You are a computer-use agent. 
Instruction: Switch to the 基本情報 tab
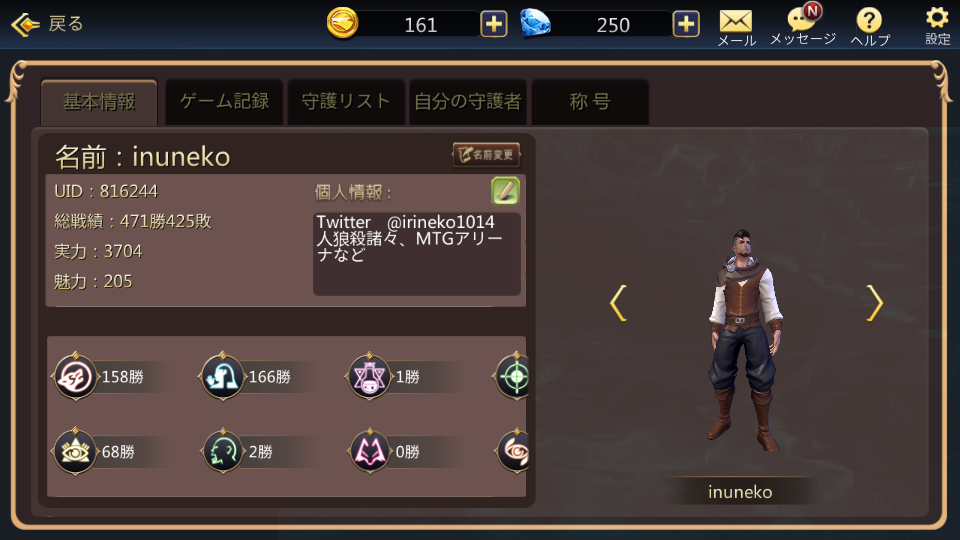(99, 102)
